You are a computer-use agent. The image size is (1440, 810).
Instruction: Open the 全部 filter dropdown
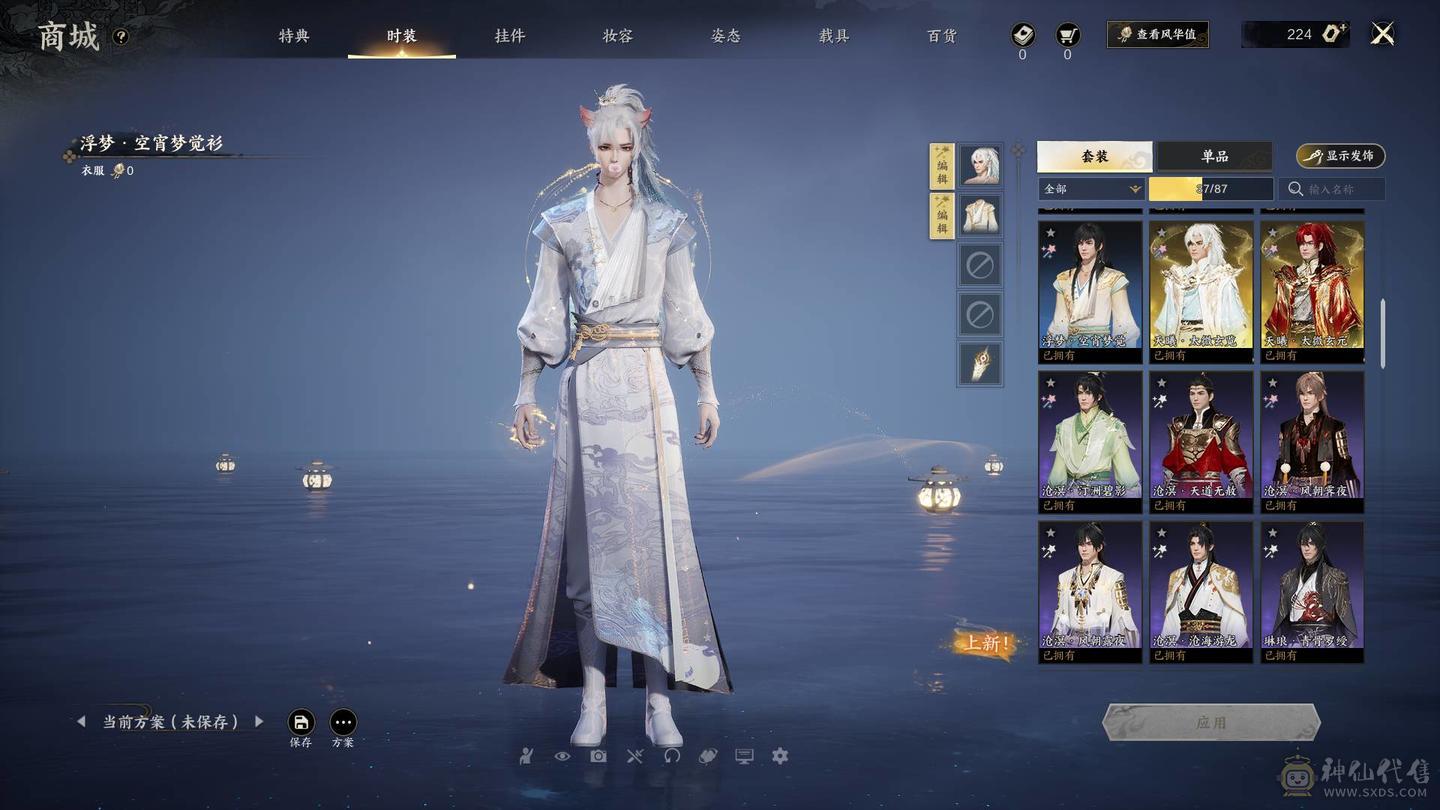click(x=1091, y=189)
